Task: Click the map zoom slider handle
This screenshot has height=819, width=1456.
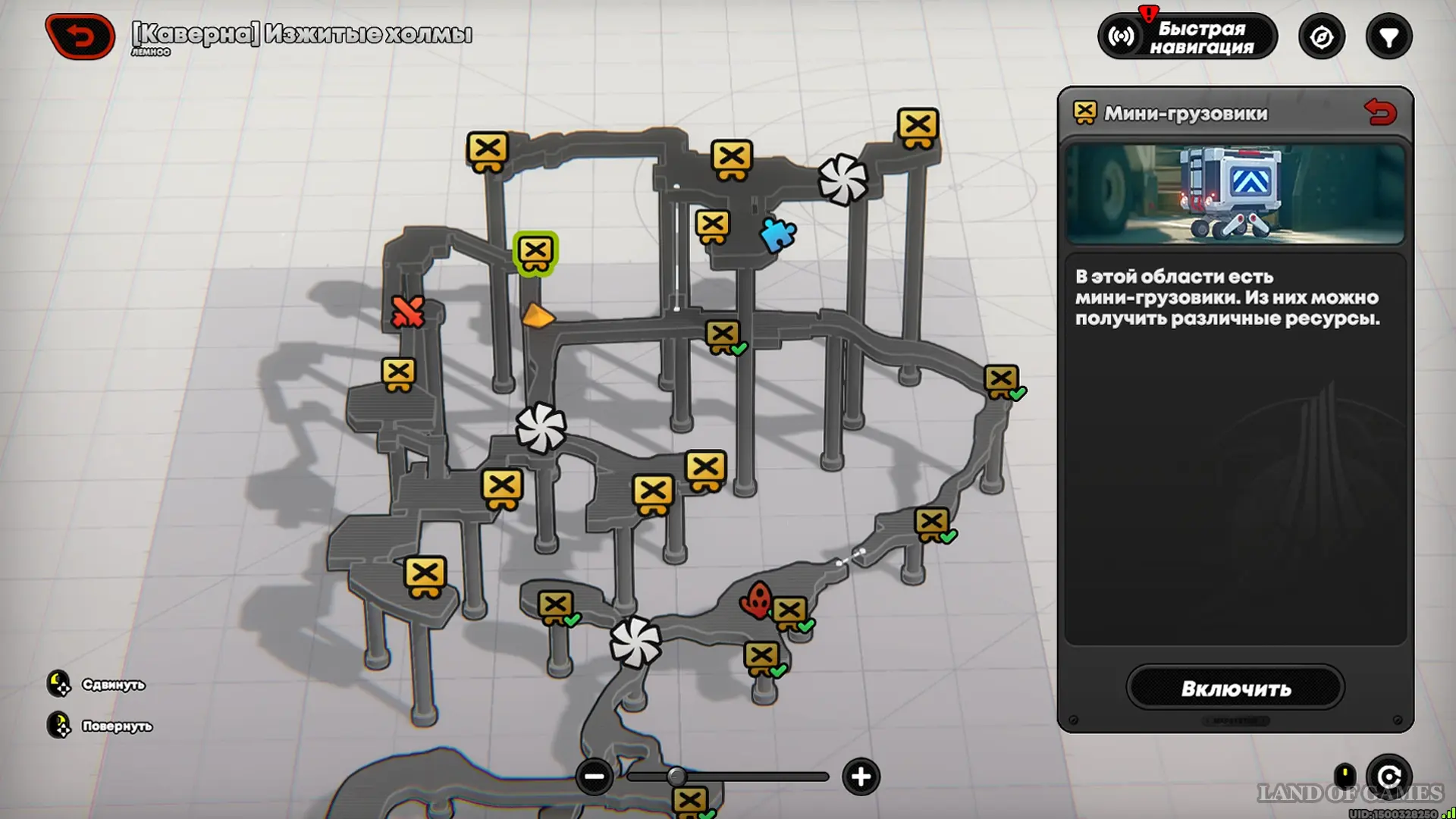Action: pyautogui.click(x=676, y=777)
